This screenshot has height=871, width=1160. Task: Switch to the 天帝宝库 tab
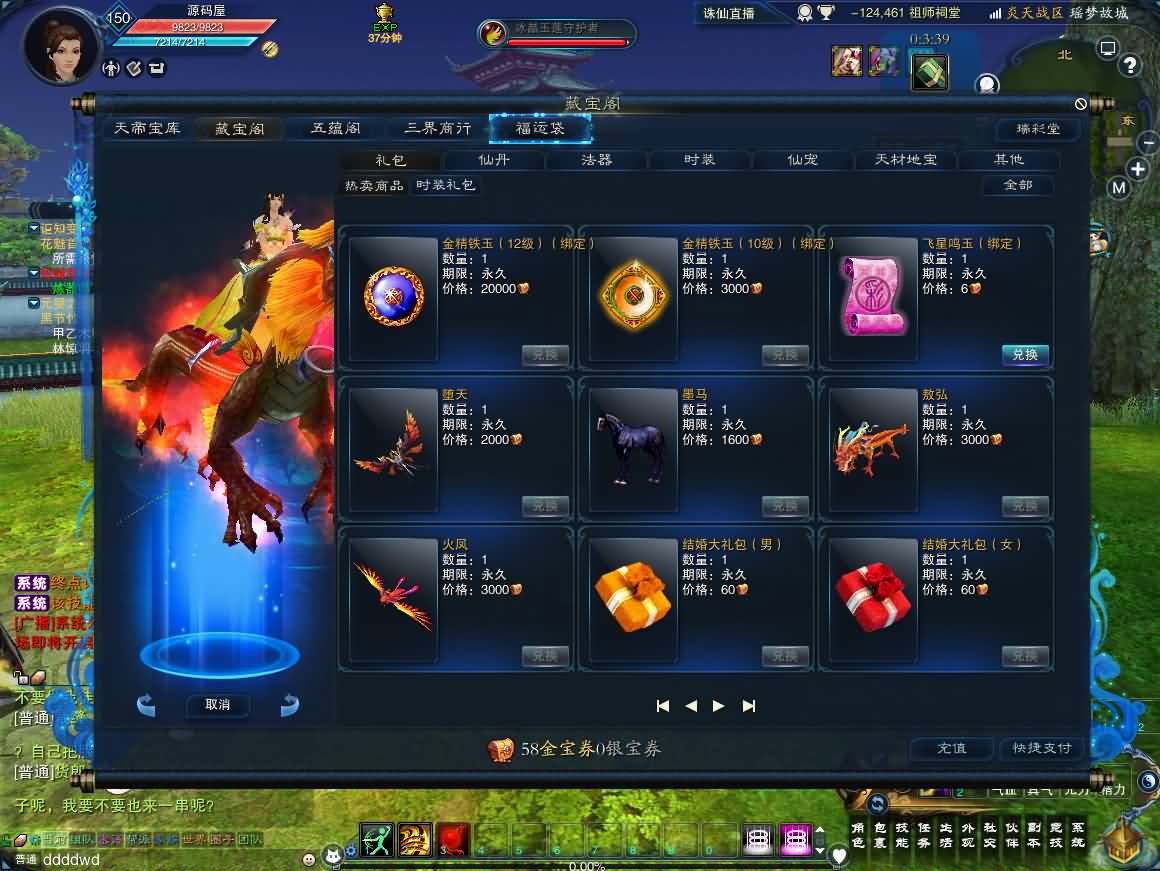[x=147, y=129]
